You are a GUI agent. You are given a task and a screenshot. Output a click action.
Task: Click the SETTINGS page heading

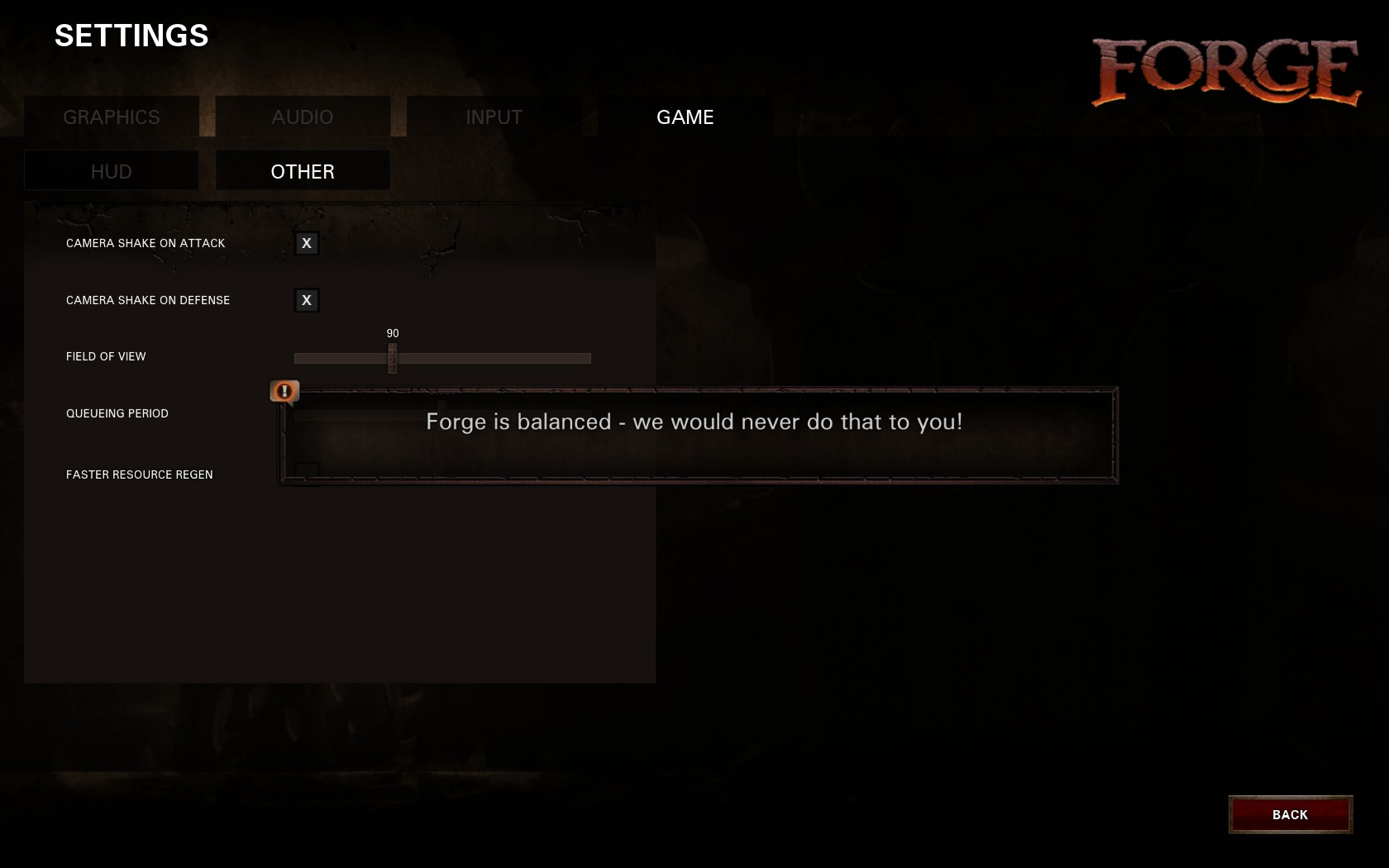click(x=132, y=35)
